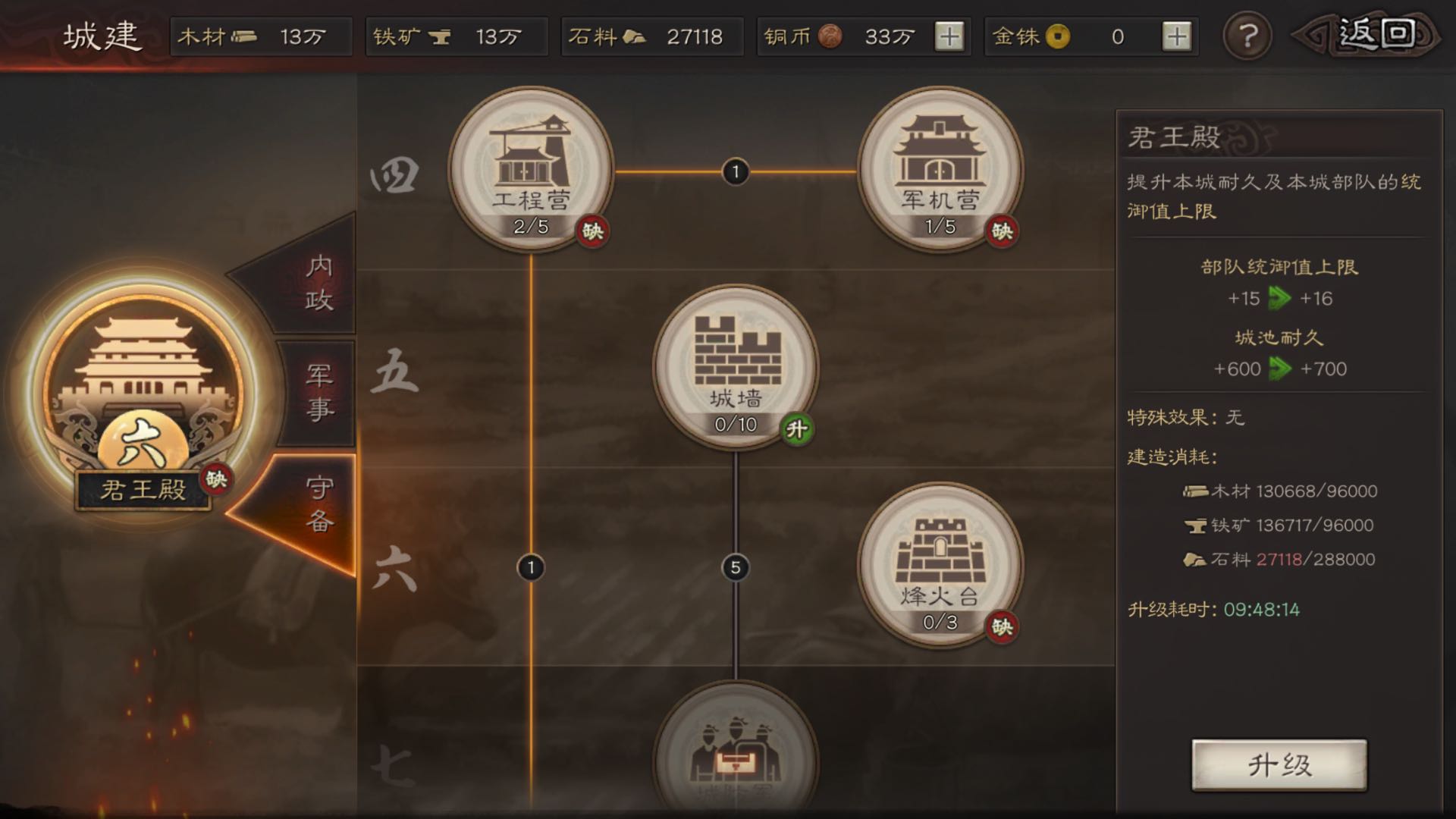Select the 工程营 building icon
The image size is (1456, 819).
point(531,167)
